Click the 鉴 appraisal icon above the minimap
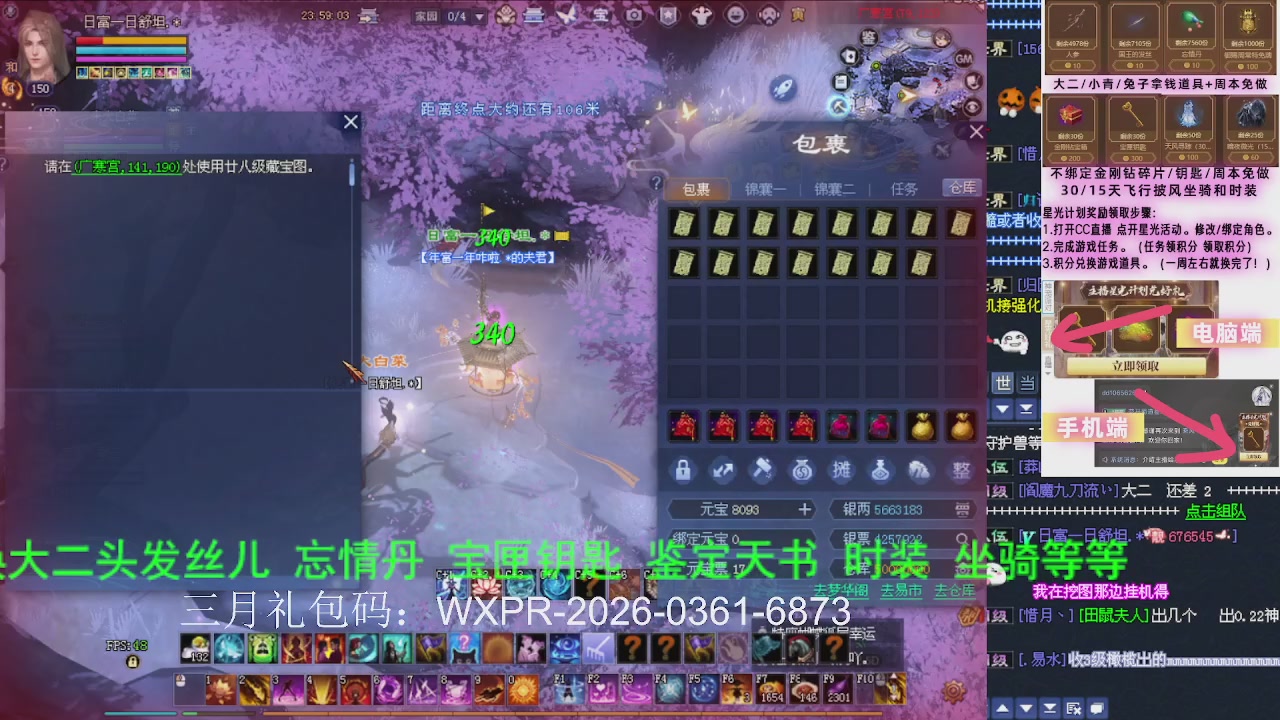 (869, 37)
